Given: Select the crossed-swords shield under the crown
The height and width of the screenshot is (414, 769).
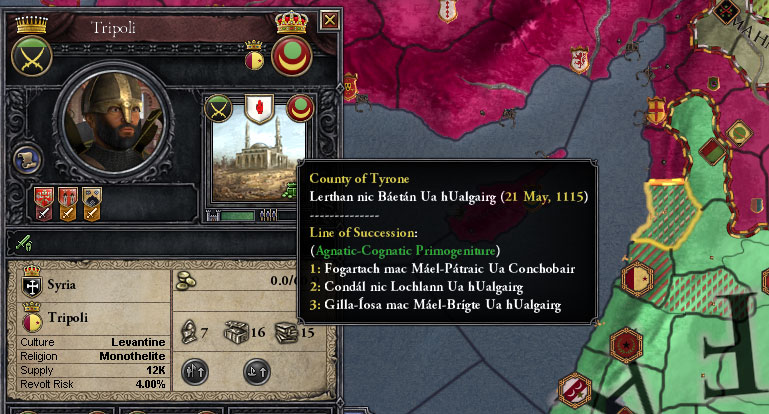Looking at the screenshot, I should pos(30,56).
